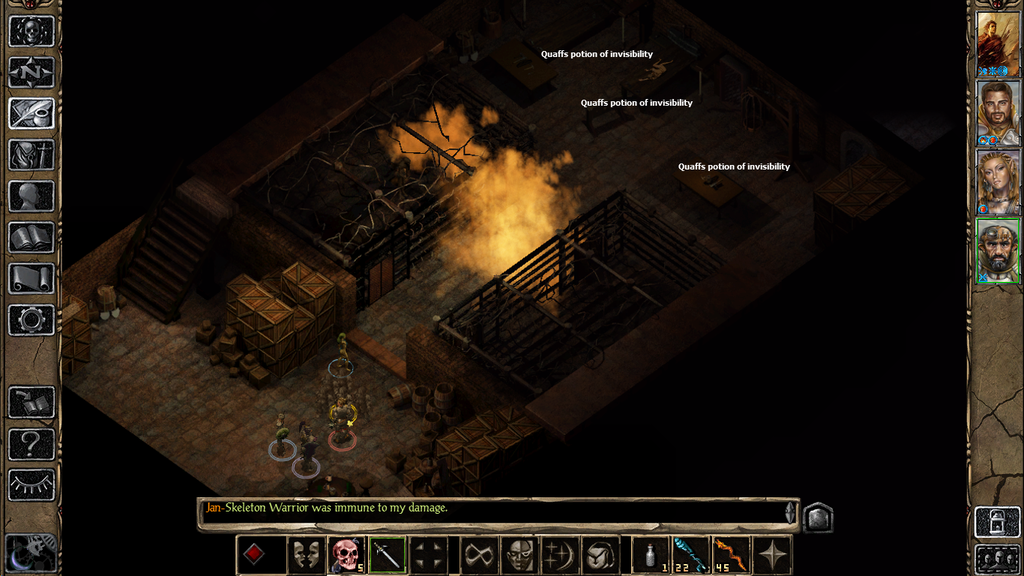Image resolution: width=1024 pixels, height=576 pixels.
Task: Toggle the stealth mask ability
Action: (x=305, y=555)
